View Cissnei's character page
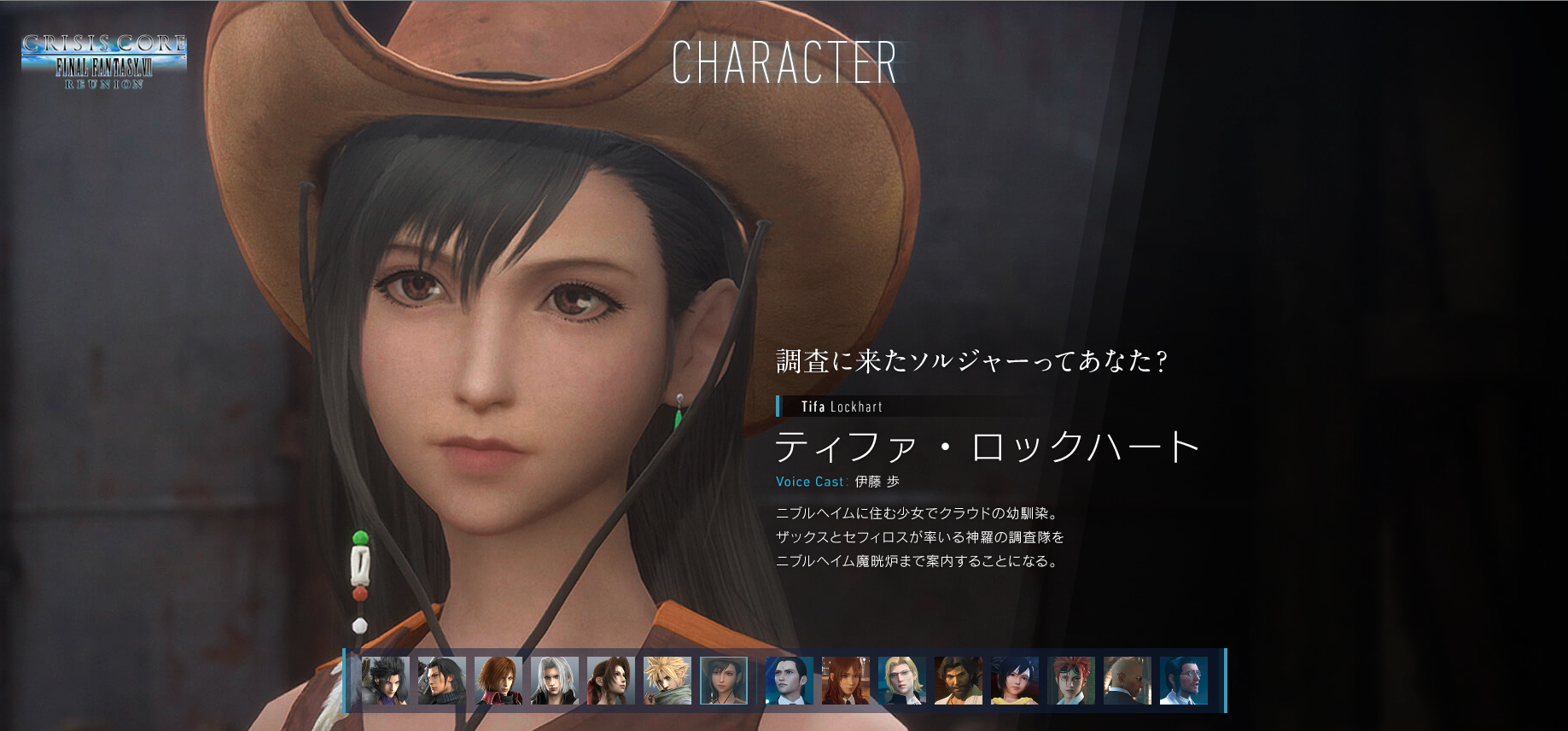 pos(847,679)
